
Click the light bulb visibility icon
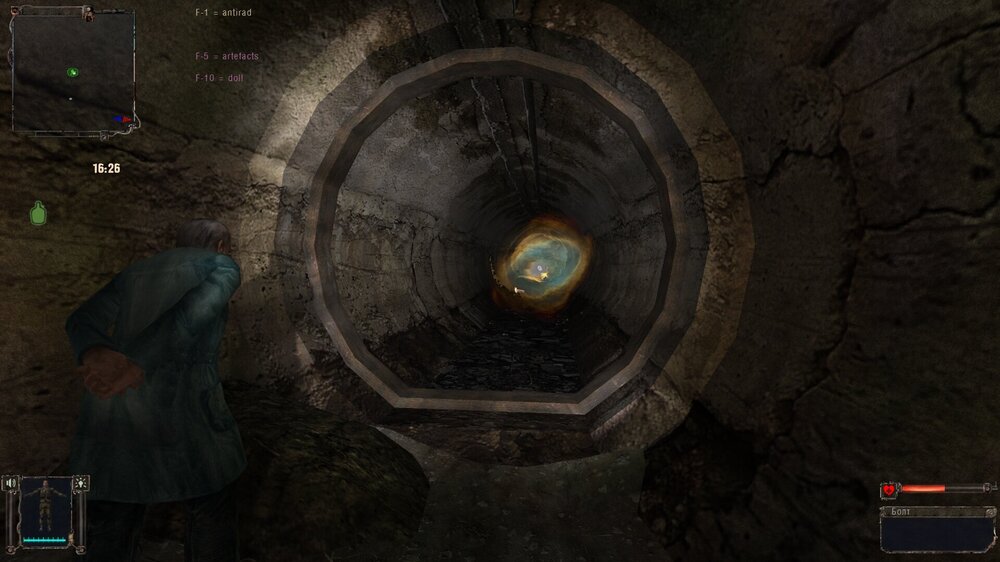click(x=80, y=482)
